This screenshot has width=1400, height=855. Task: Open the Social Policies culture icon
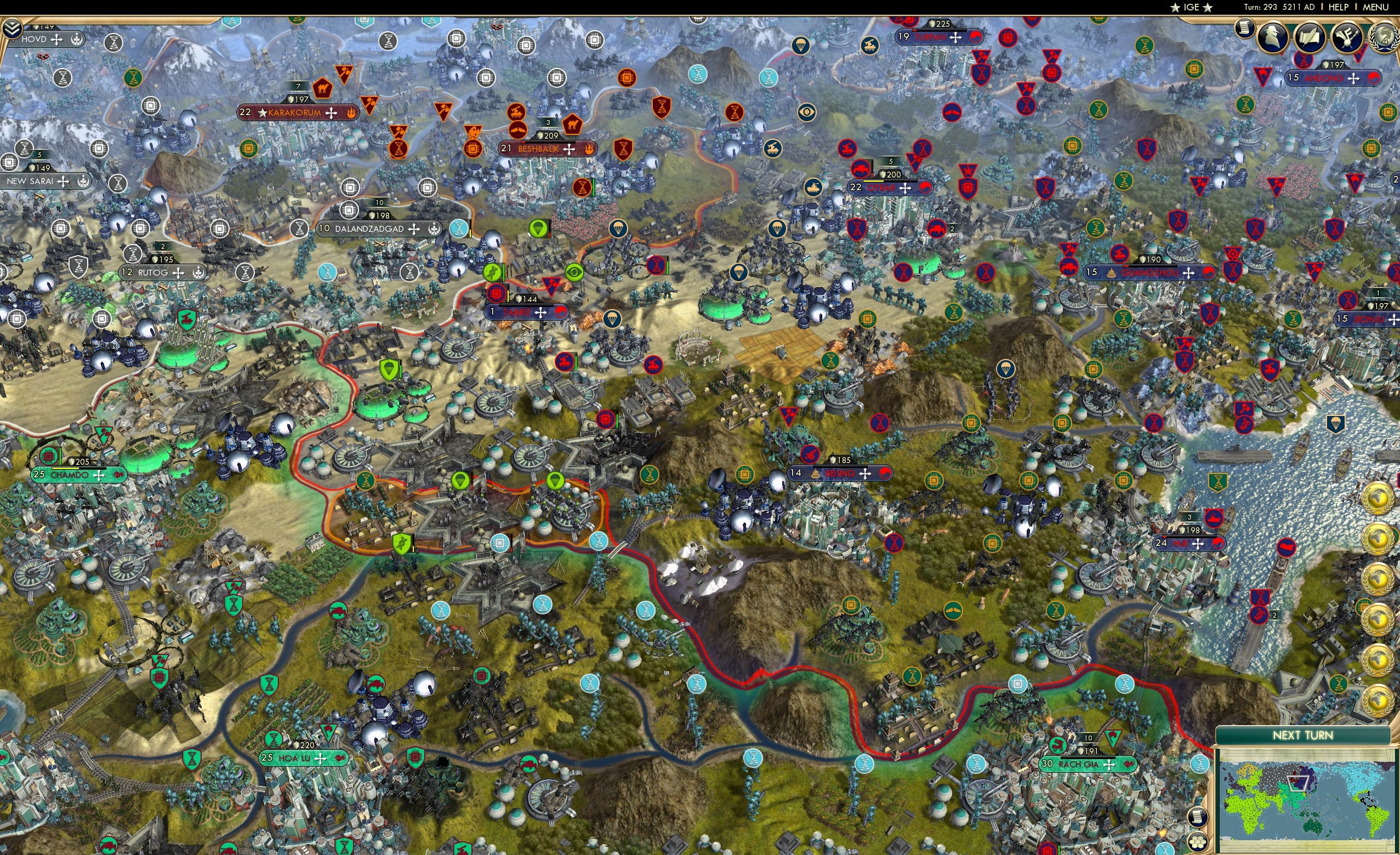[1348, 36]
